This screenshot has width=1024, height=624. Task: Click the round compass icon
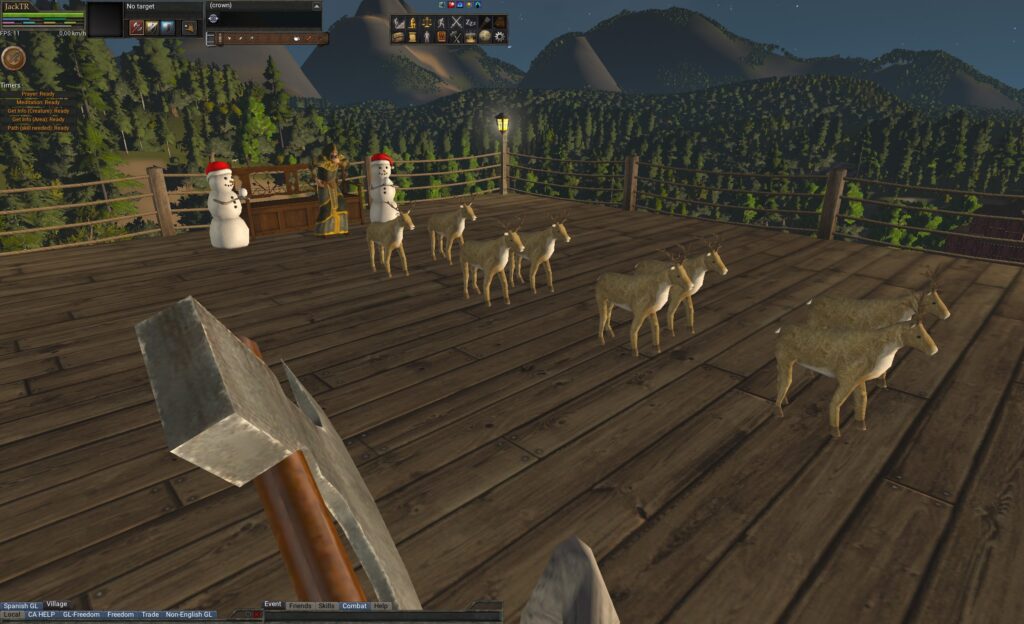[x=13, y=58]
